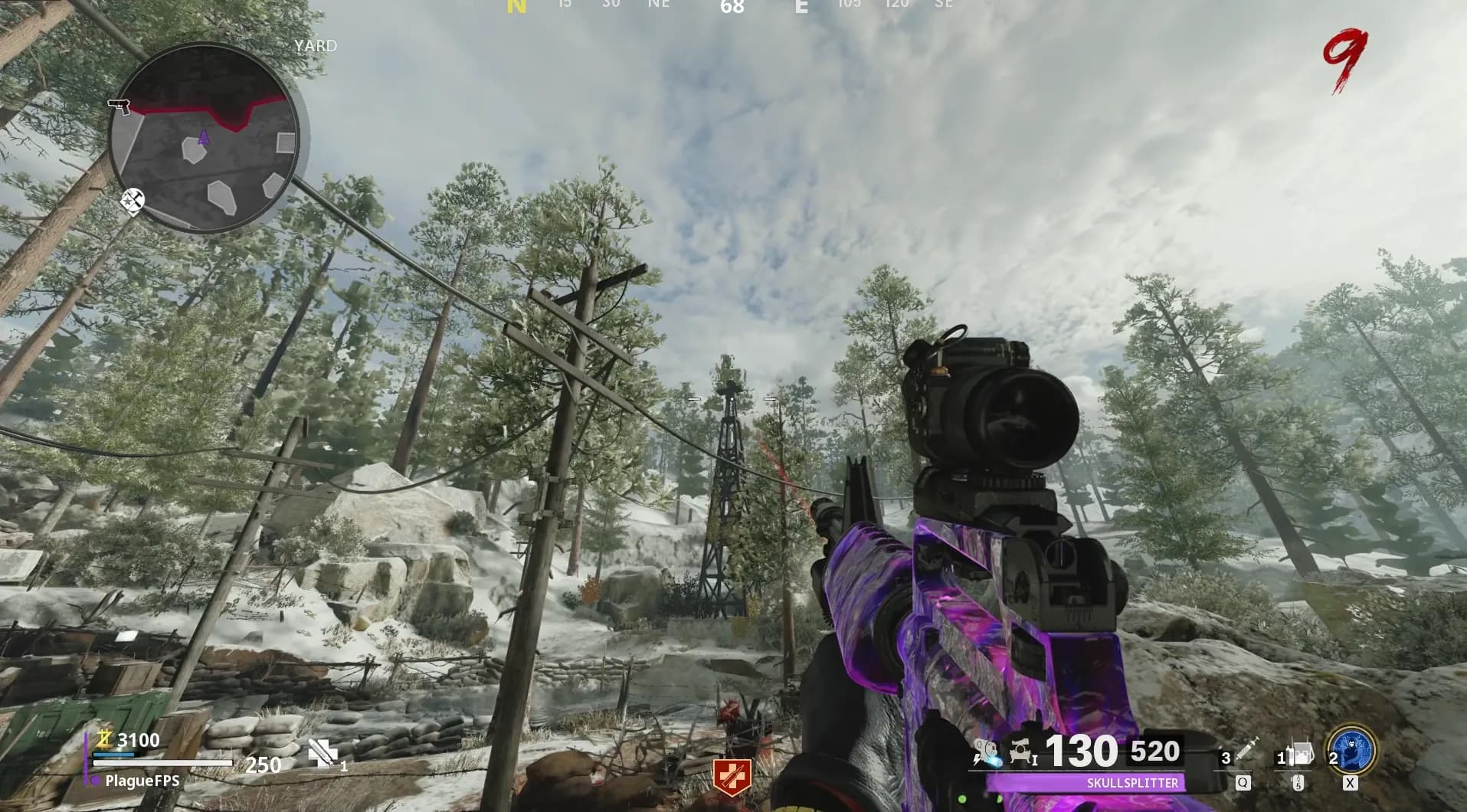This screenshot has width=1467, height=812.
Task: Select the radio support equipment slot
Action: point(1299,755)
